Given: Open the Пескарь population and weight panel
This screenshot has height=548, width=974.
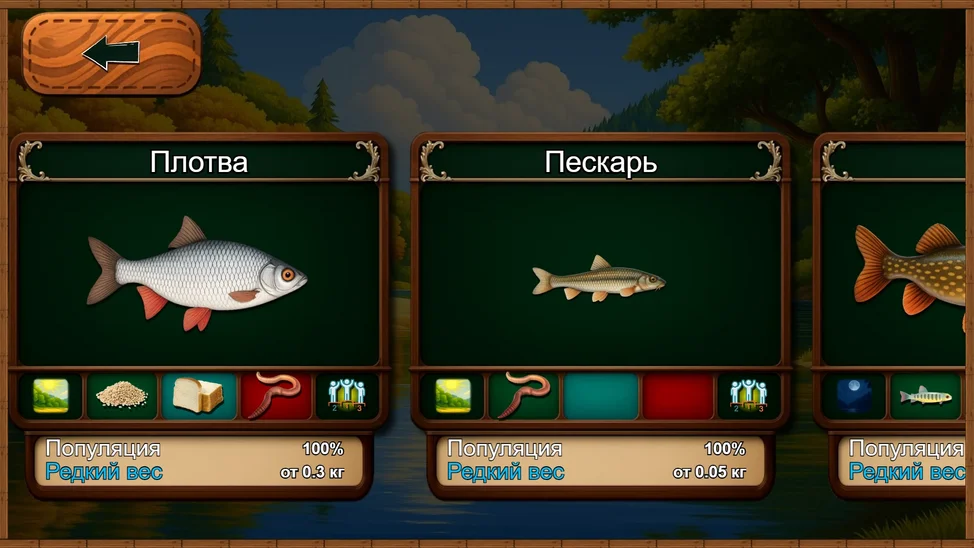Looking at the screenshot, I should point(597,460).
